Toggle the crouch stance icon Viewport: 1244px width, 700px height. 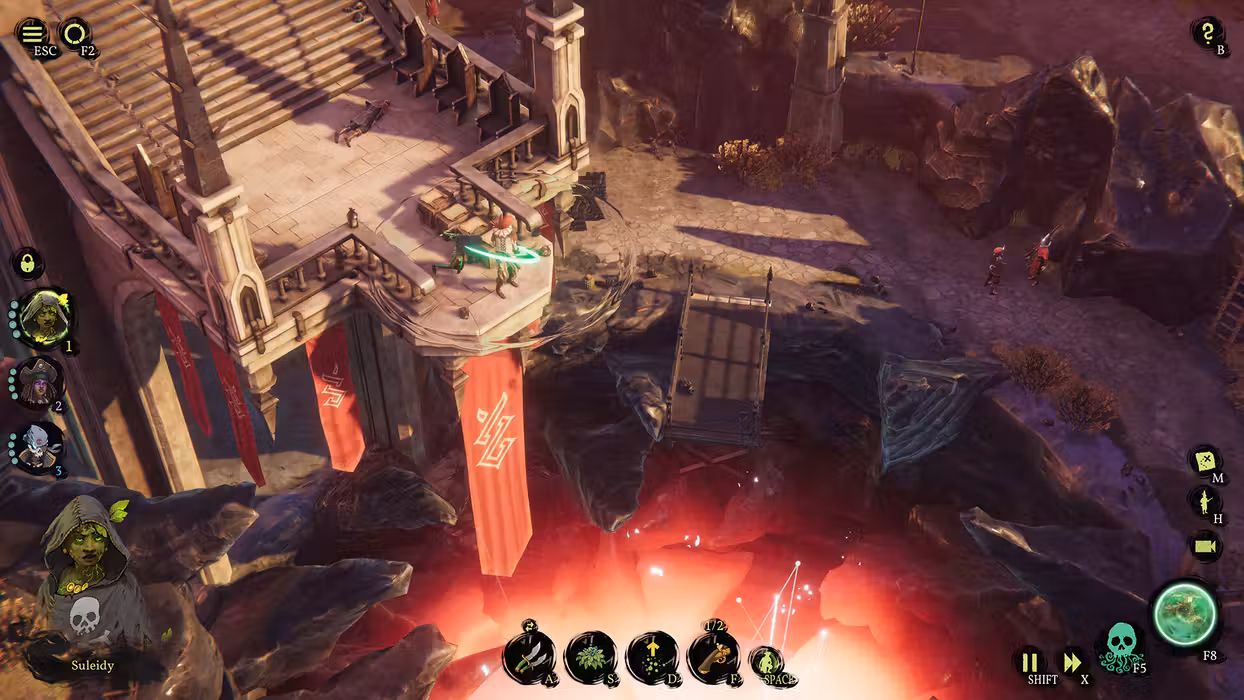pos(767,661)
